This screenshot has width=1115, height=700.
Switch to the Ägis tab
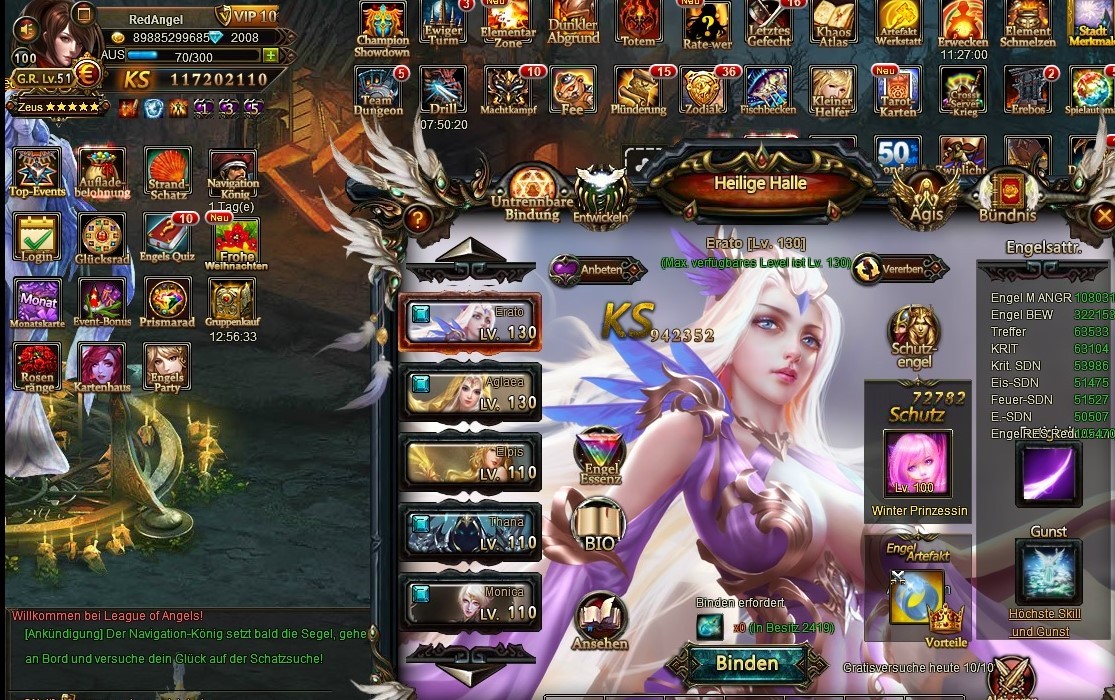[x=926, y=197]
